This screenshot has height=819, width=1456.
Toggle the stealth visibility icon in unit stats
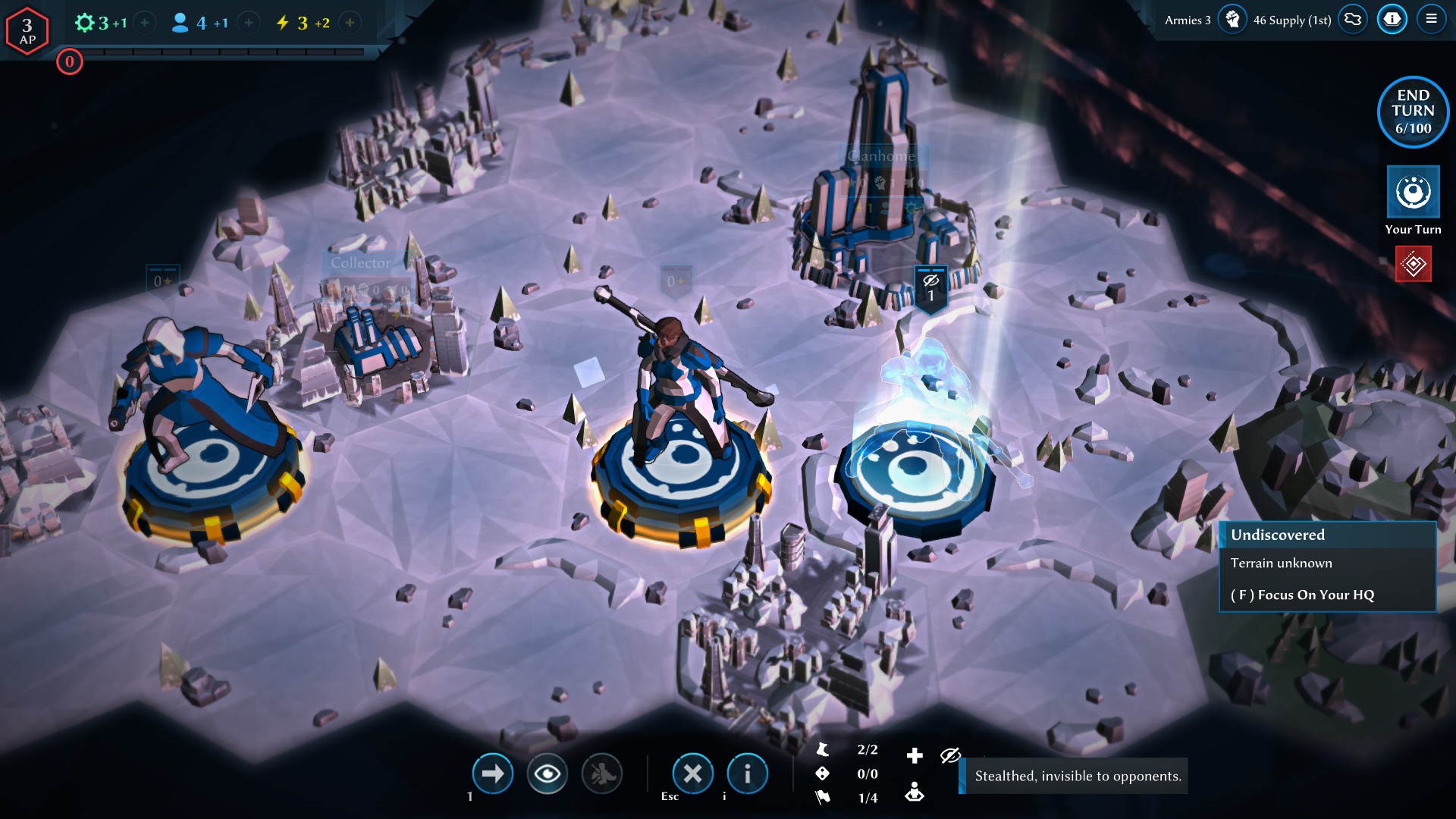(949, 755)
